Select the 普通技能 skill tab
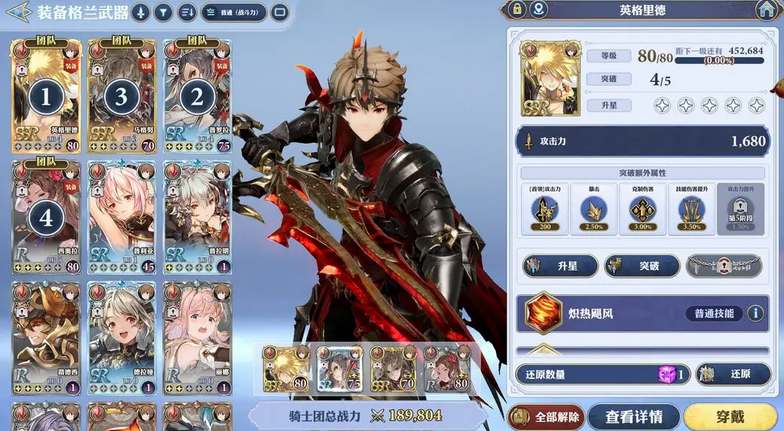784x431 pixels. pos(714,313)
